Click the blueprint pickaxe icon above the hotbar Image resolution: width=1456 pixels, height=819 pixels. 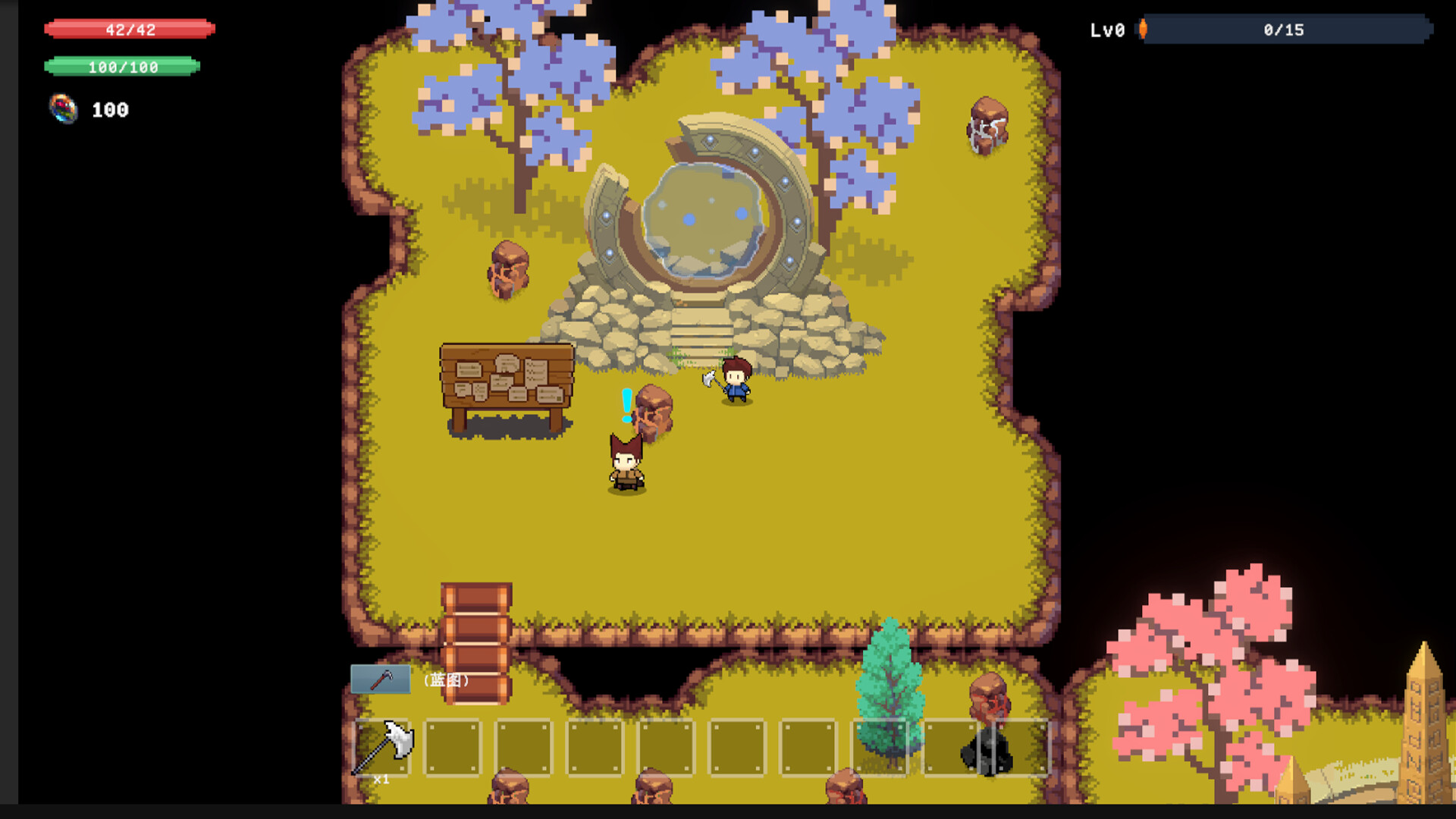(379, 681)
